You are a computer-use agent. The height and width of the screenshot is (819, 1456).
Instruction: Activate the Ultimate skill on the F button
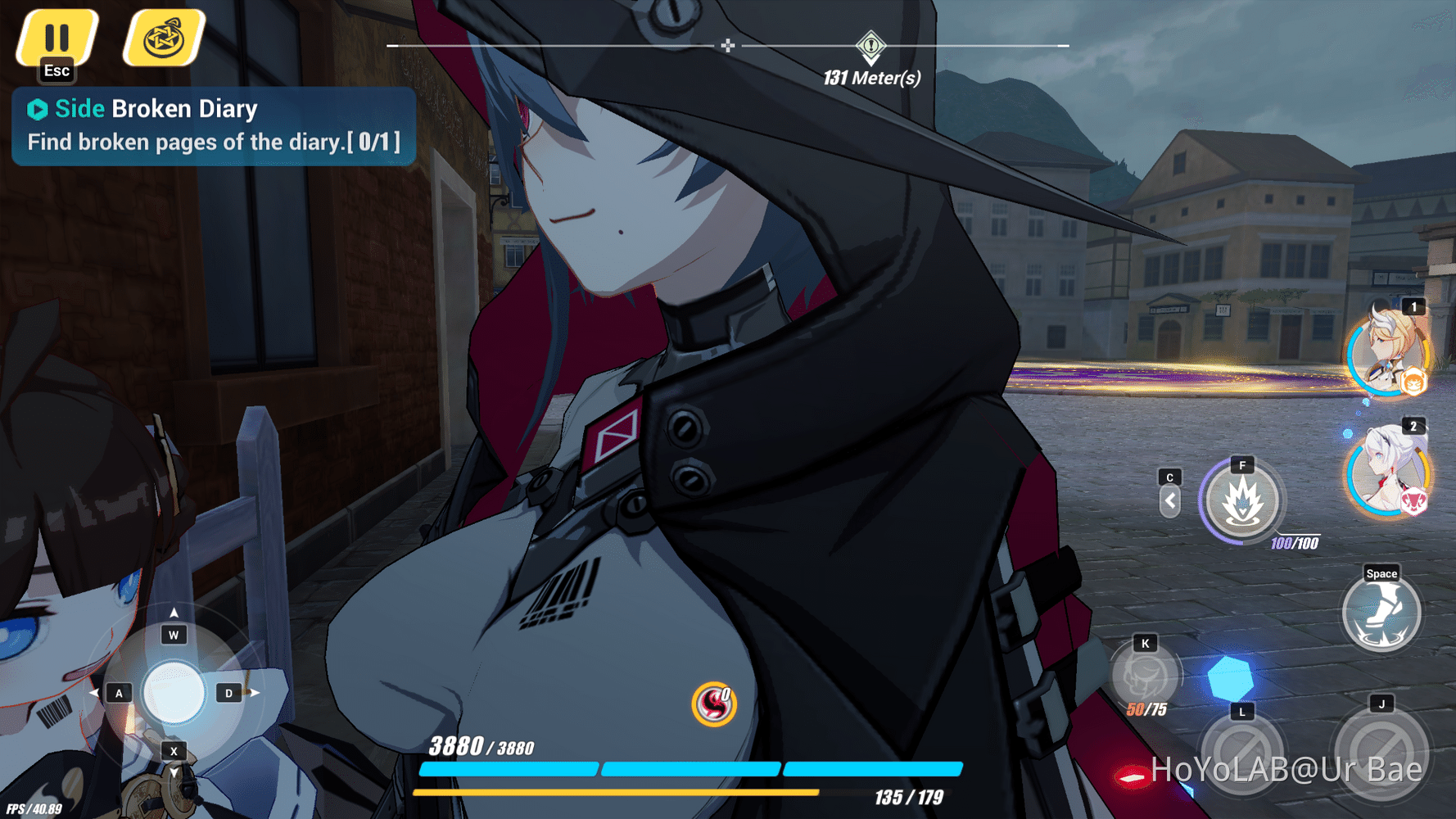(x=1241, y=502)
